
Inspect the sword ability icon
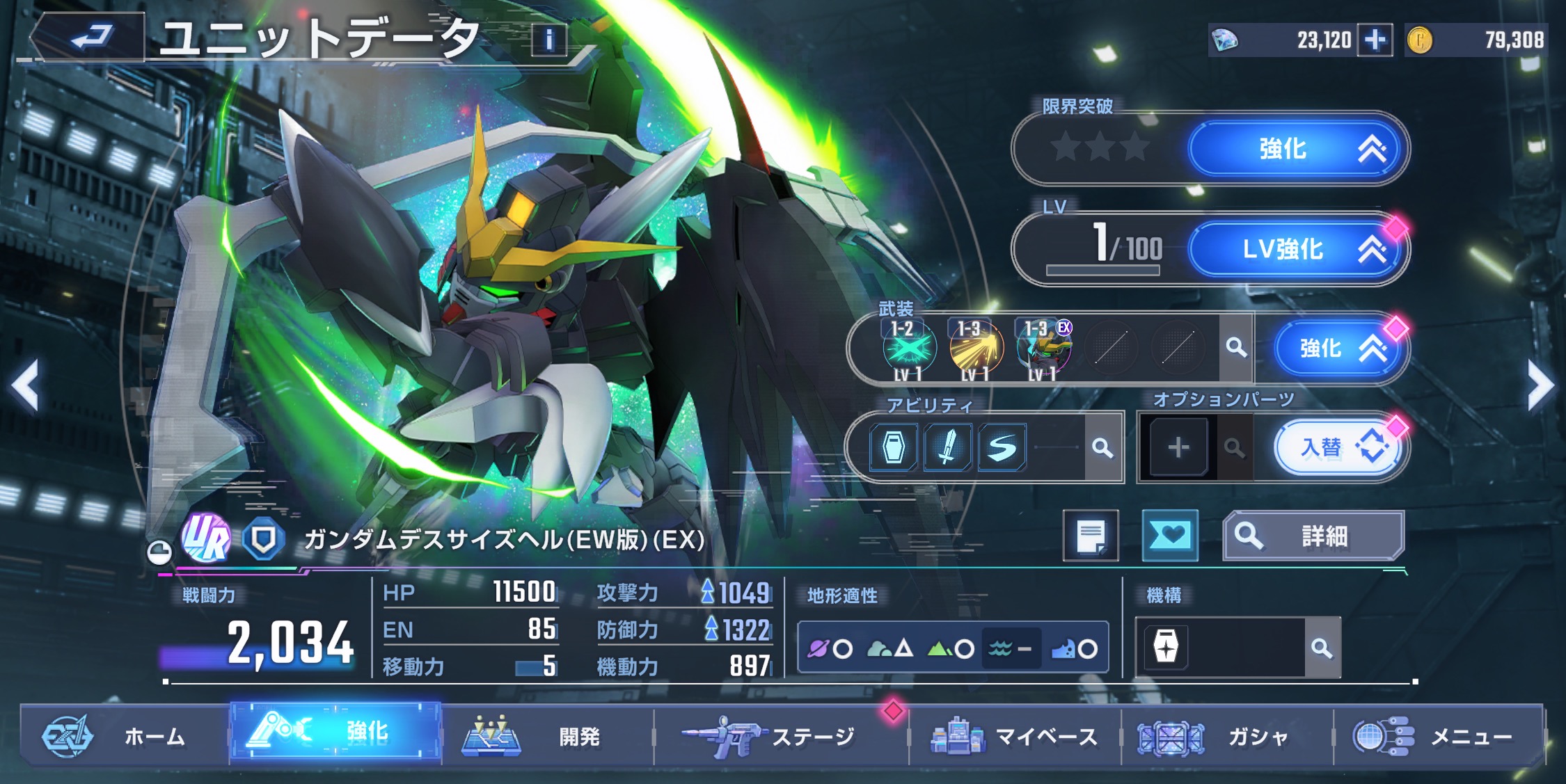tap(947, 447)
